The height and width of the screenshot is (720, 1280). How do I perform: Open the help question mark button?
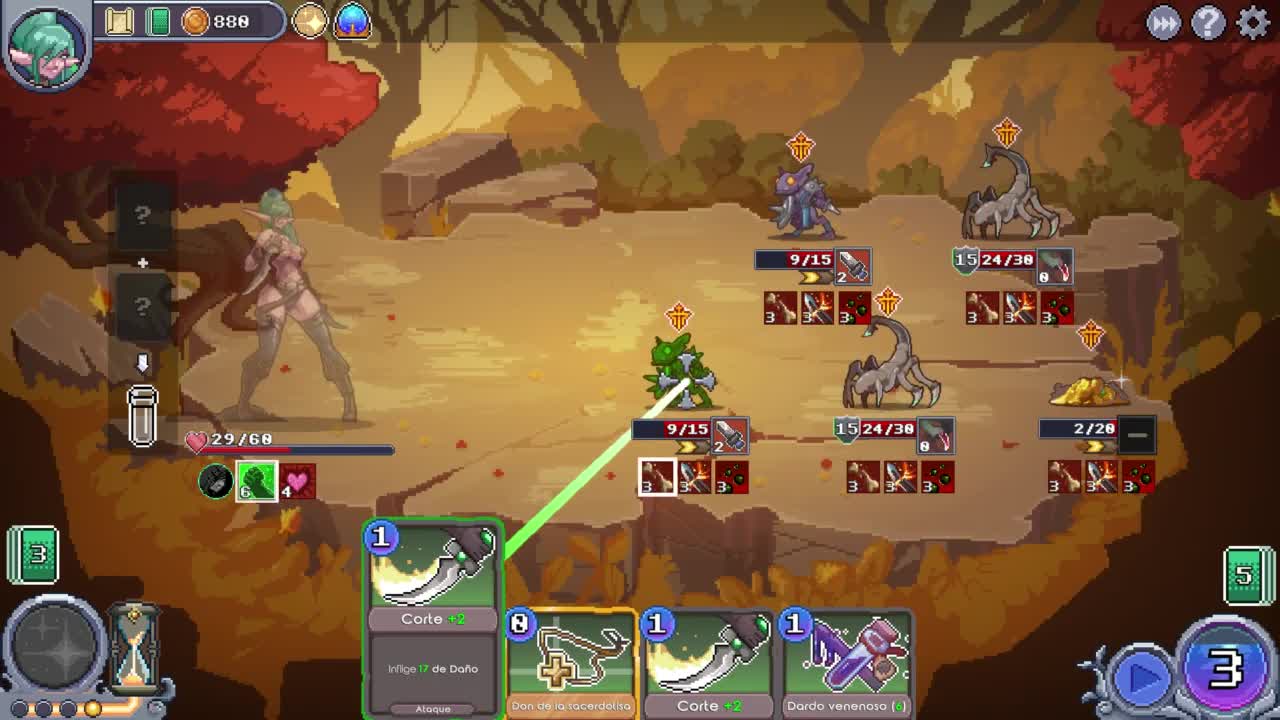point(1208,22)
